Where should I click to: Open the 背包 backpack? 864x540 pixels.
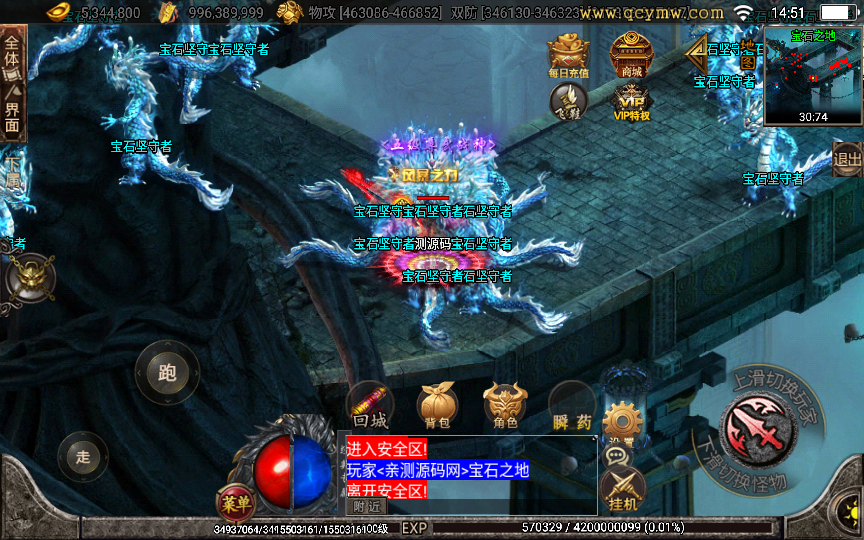pyautogui.click(x=438, y=406)
